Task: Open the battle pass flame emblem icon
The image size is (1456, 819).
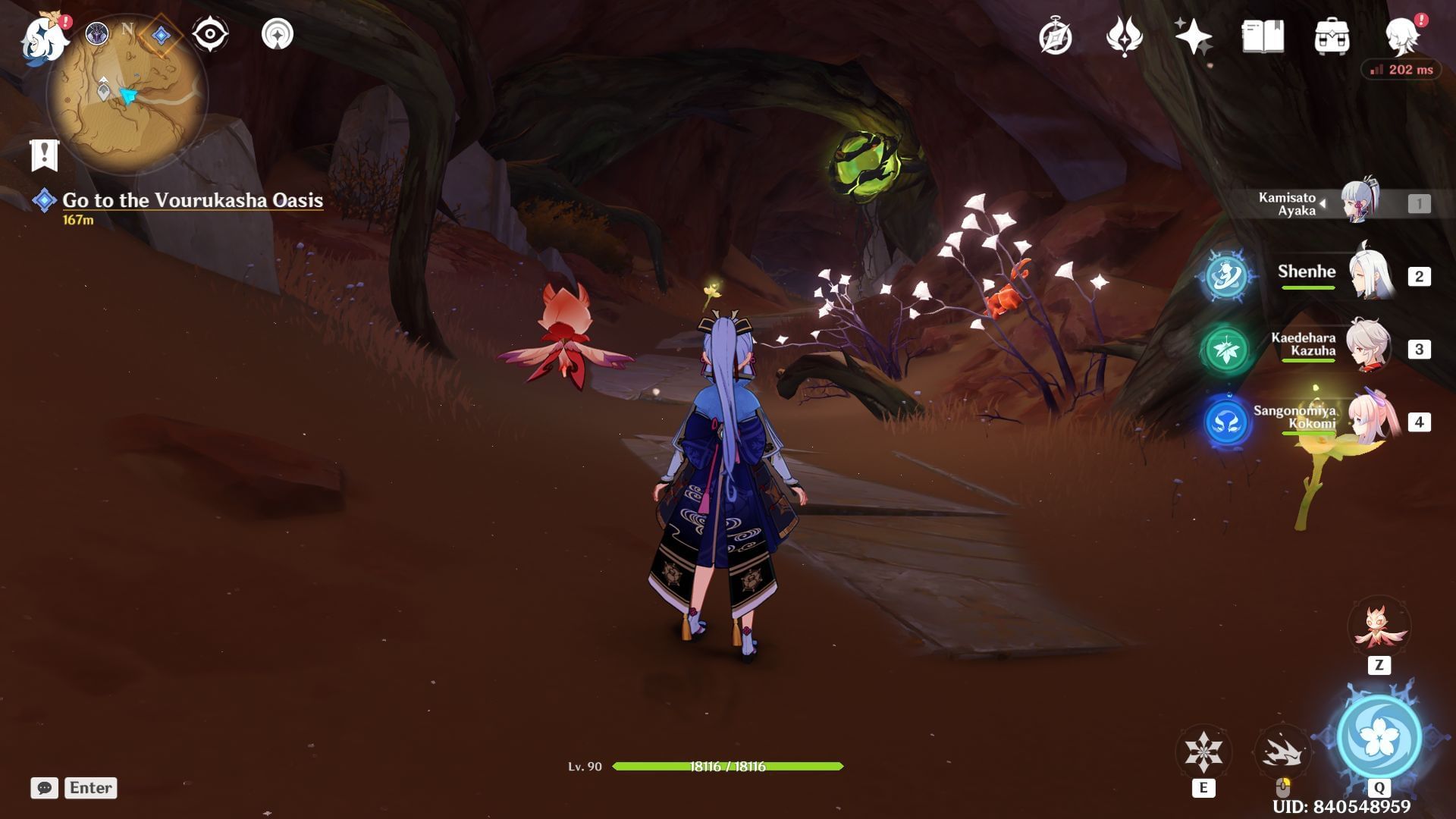Action: pyautogui.click(x=1124, y=36)
